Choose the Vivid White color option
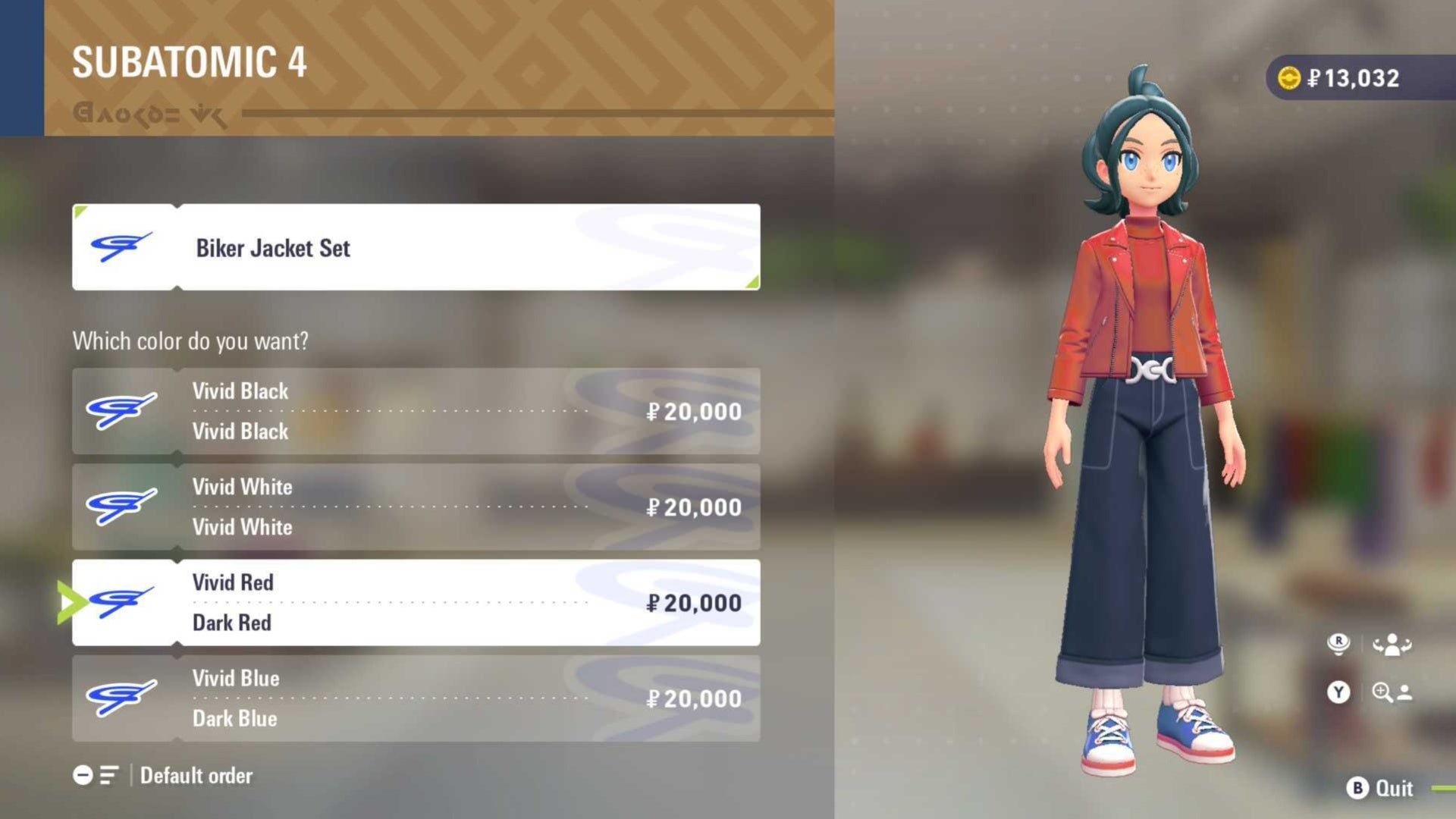Screen dimensions: 1456x819 tap(416, 507)
